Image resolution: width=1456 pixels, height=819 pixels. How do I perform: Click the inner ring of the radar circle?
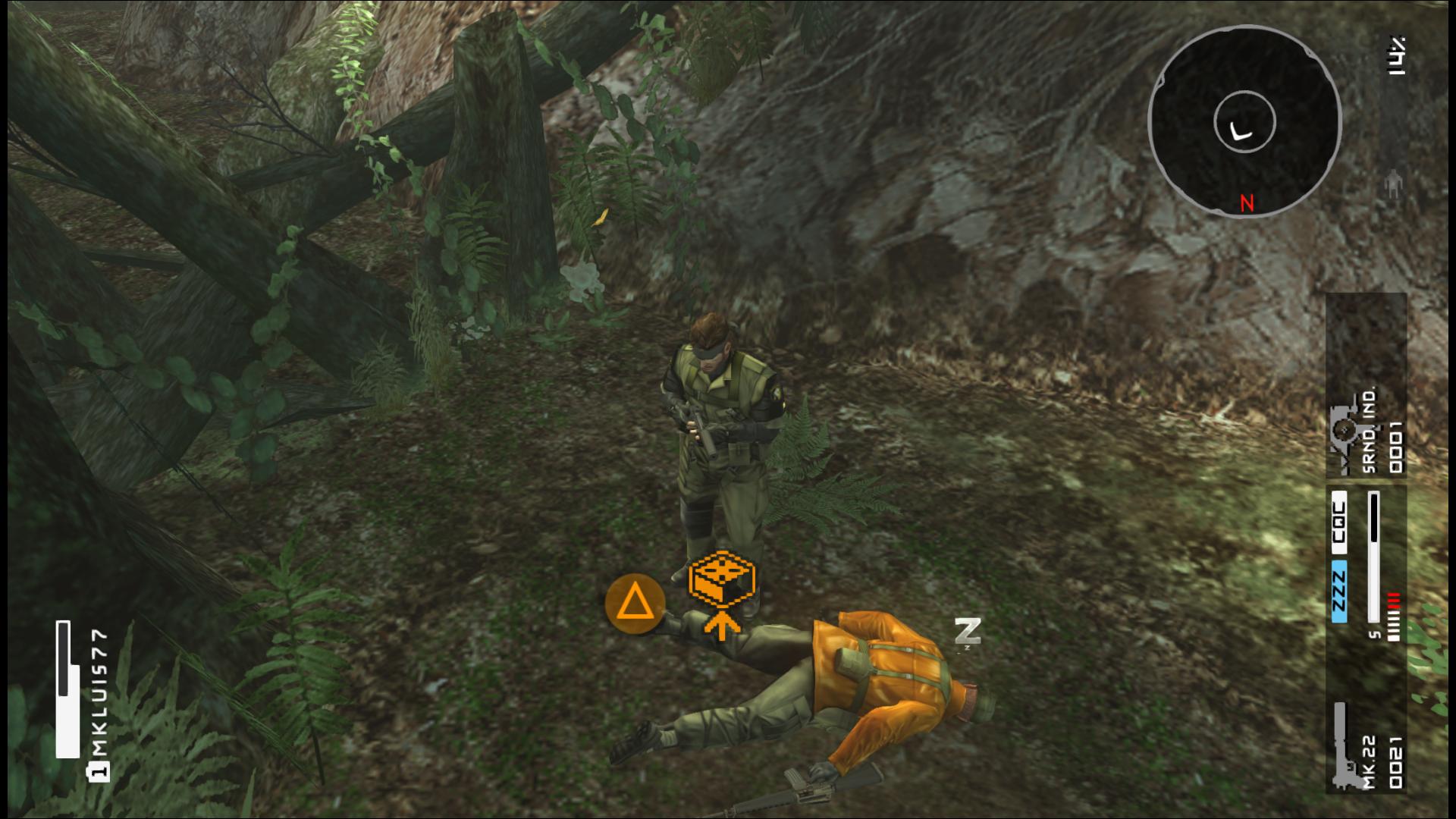click(x=1244, y=123)
